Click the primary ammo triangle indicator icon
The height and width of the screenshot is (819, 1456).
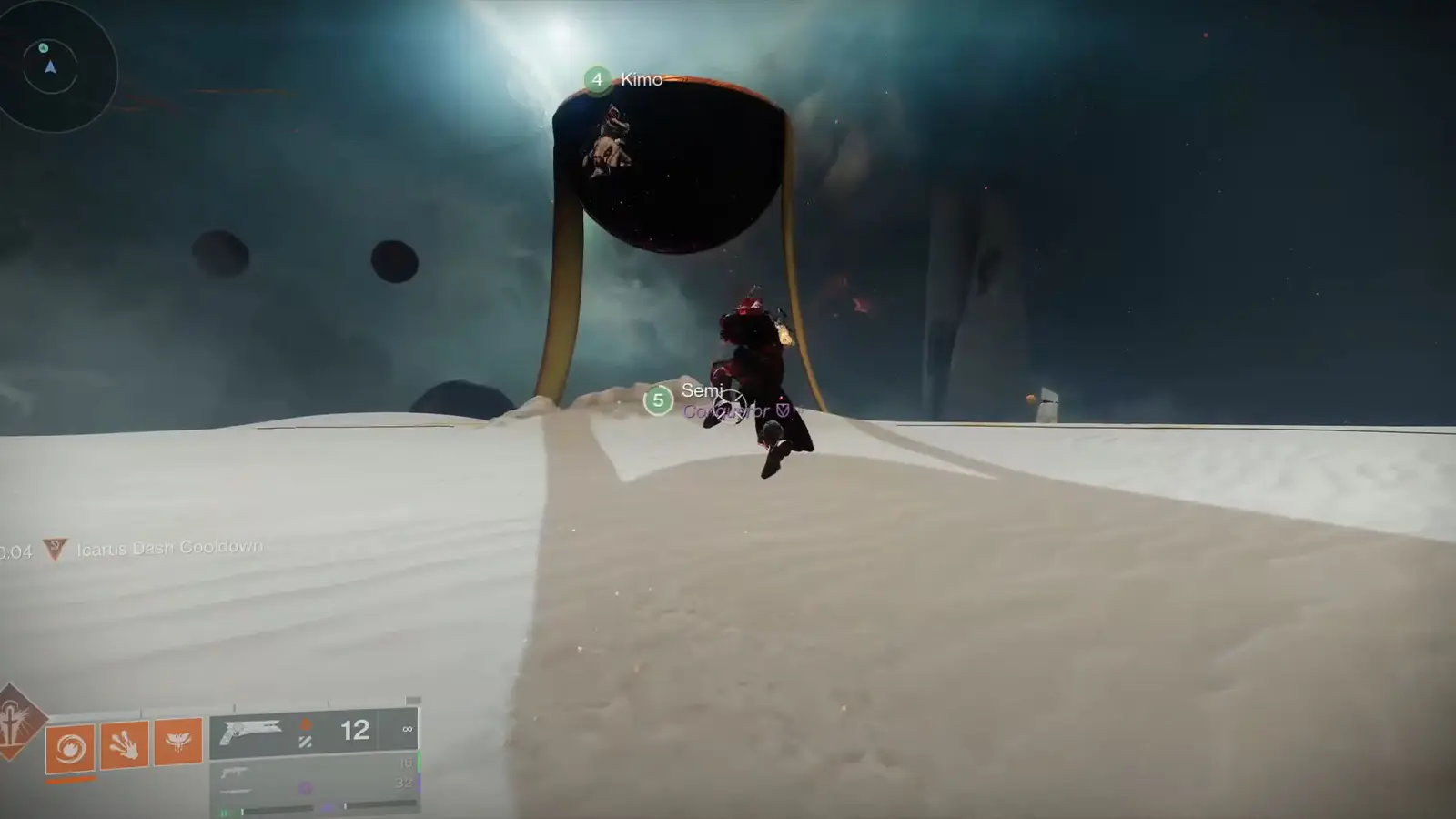pyautogui.click(x=306, y=725)
